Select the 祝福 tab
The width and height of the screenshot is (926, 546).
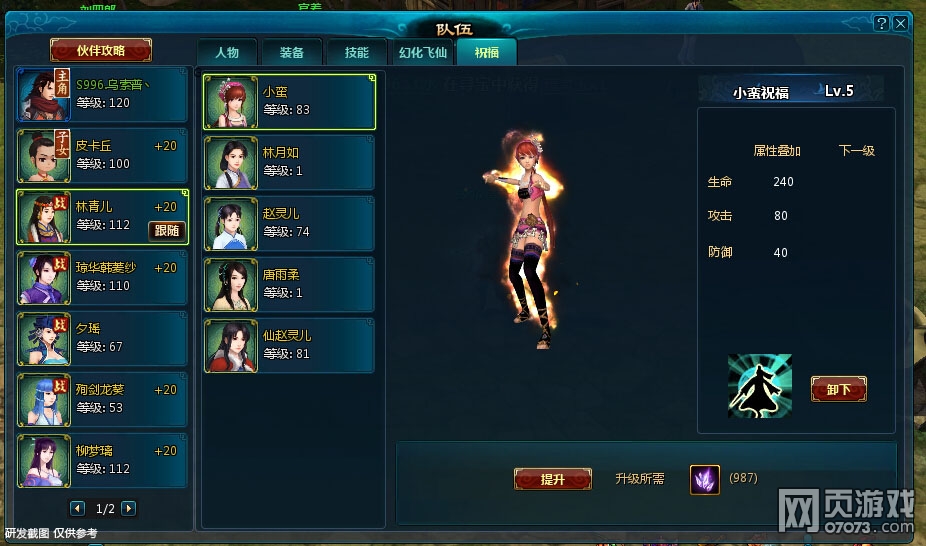(x=487, y=53)
